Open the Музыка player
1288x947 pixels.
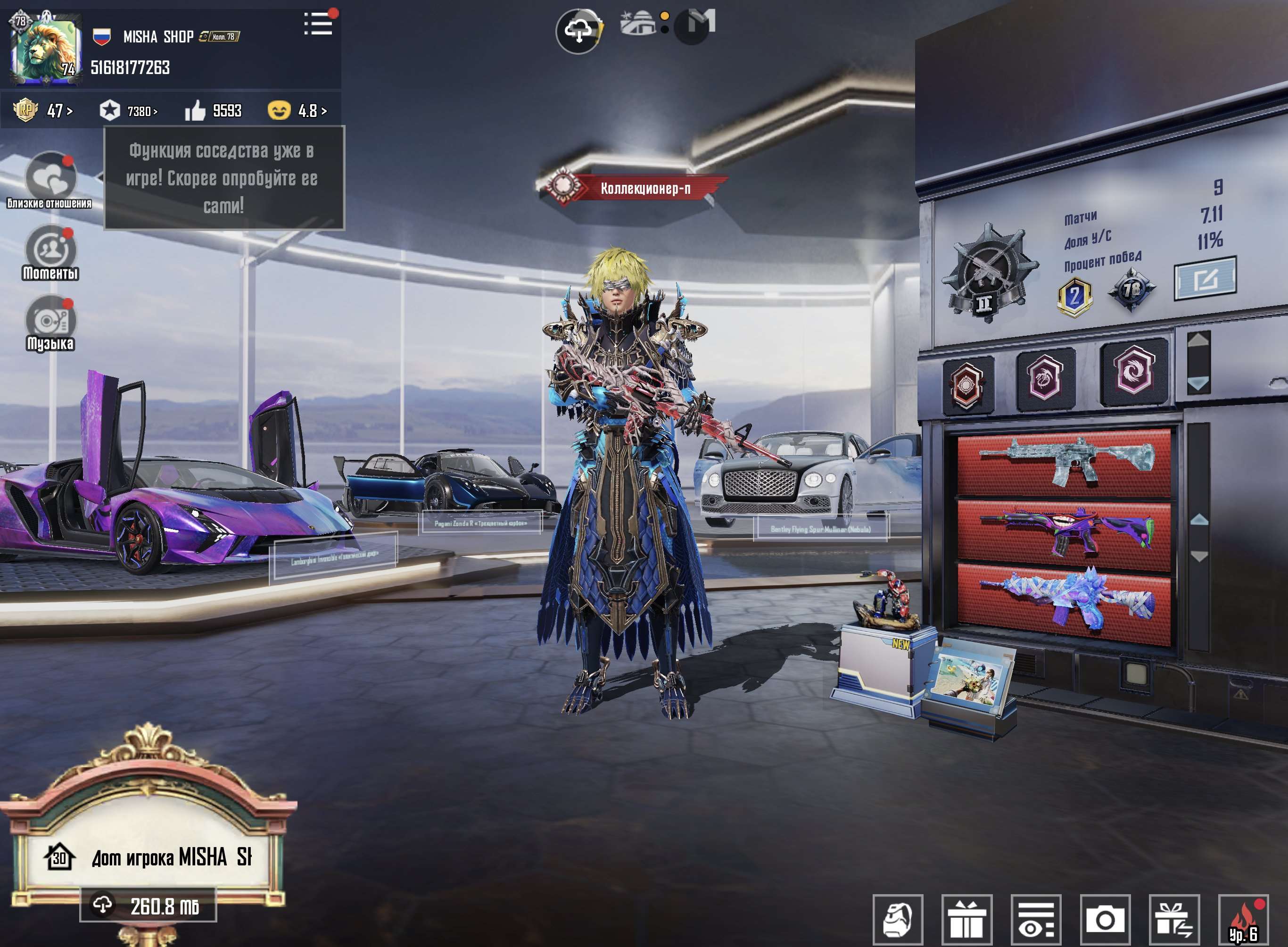pyautogui.click(x=50, y=323)
